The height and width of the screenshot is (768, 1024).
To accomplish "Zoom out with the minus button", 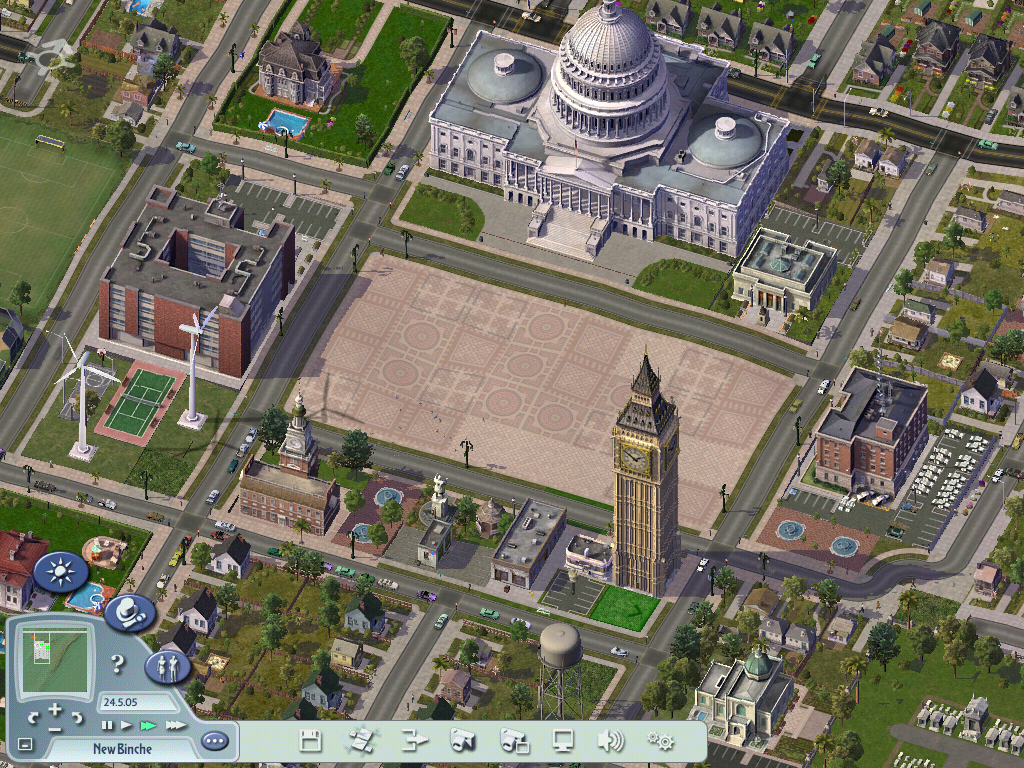I will click(x=55, y=729).
